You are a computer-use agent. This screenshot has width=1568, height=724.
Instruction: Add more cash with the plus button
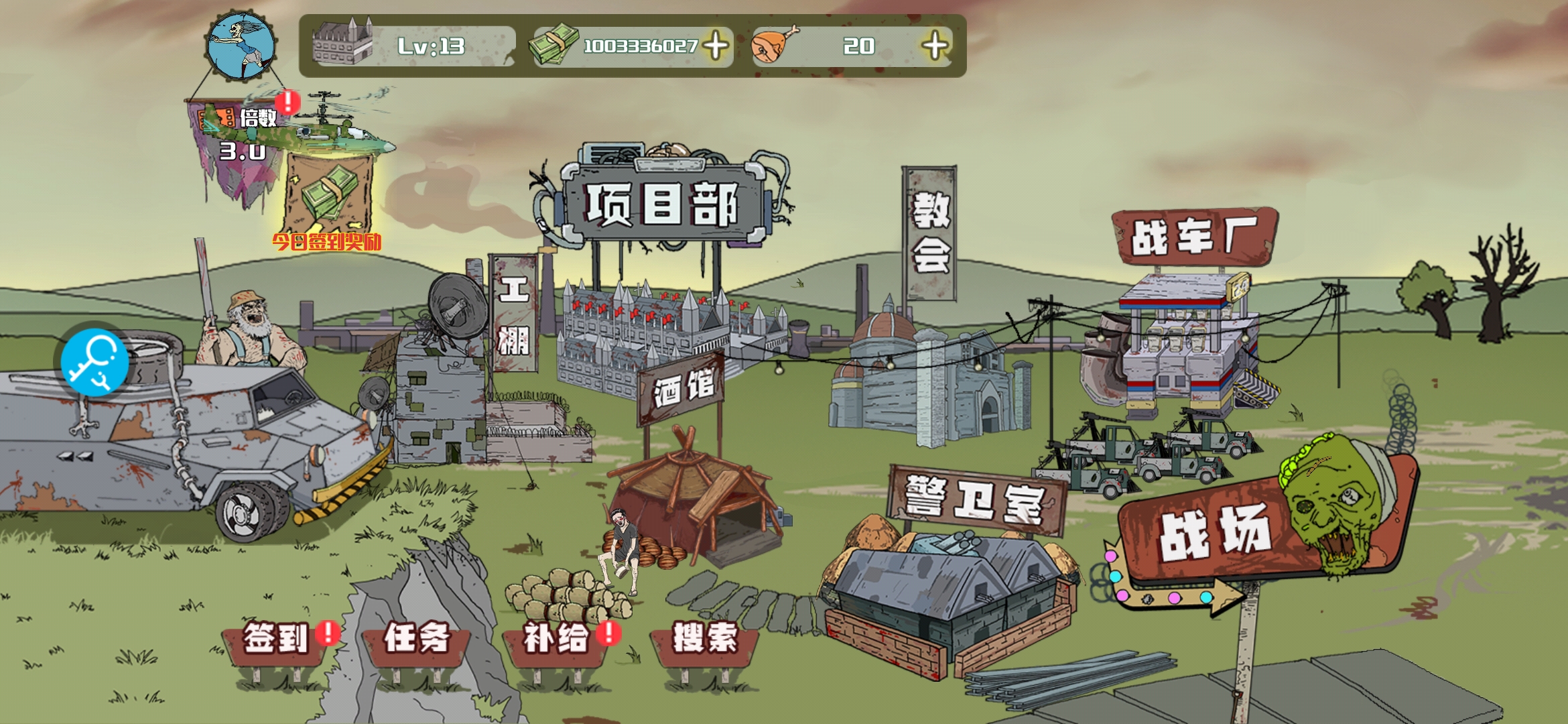coord(716,46)
